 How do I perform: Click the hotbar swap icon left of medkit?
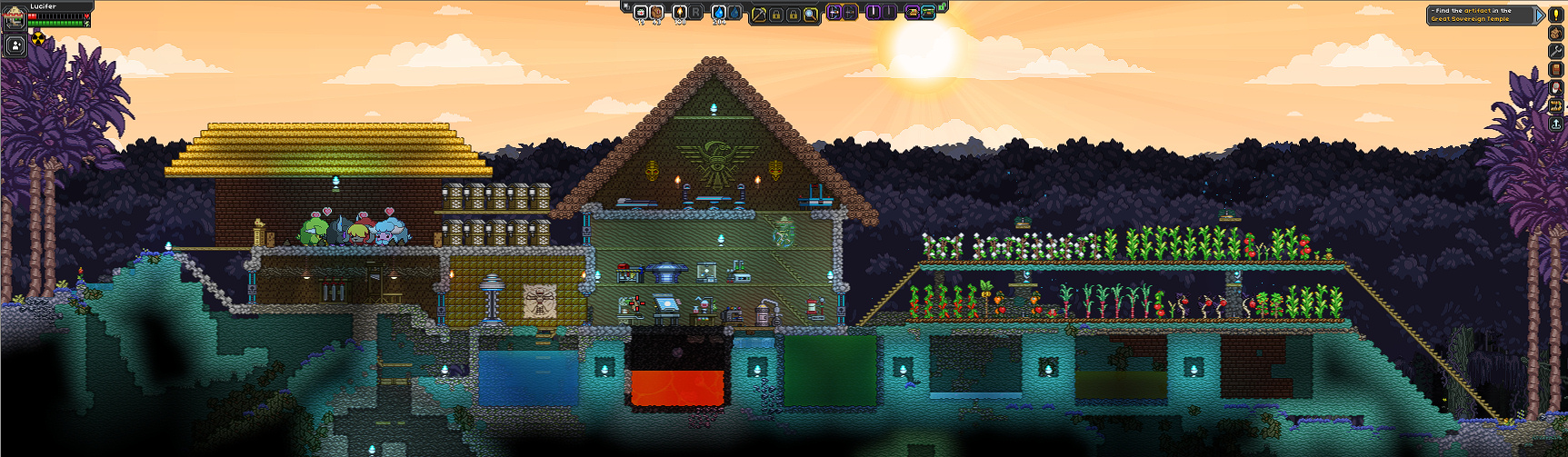point(625,7)
